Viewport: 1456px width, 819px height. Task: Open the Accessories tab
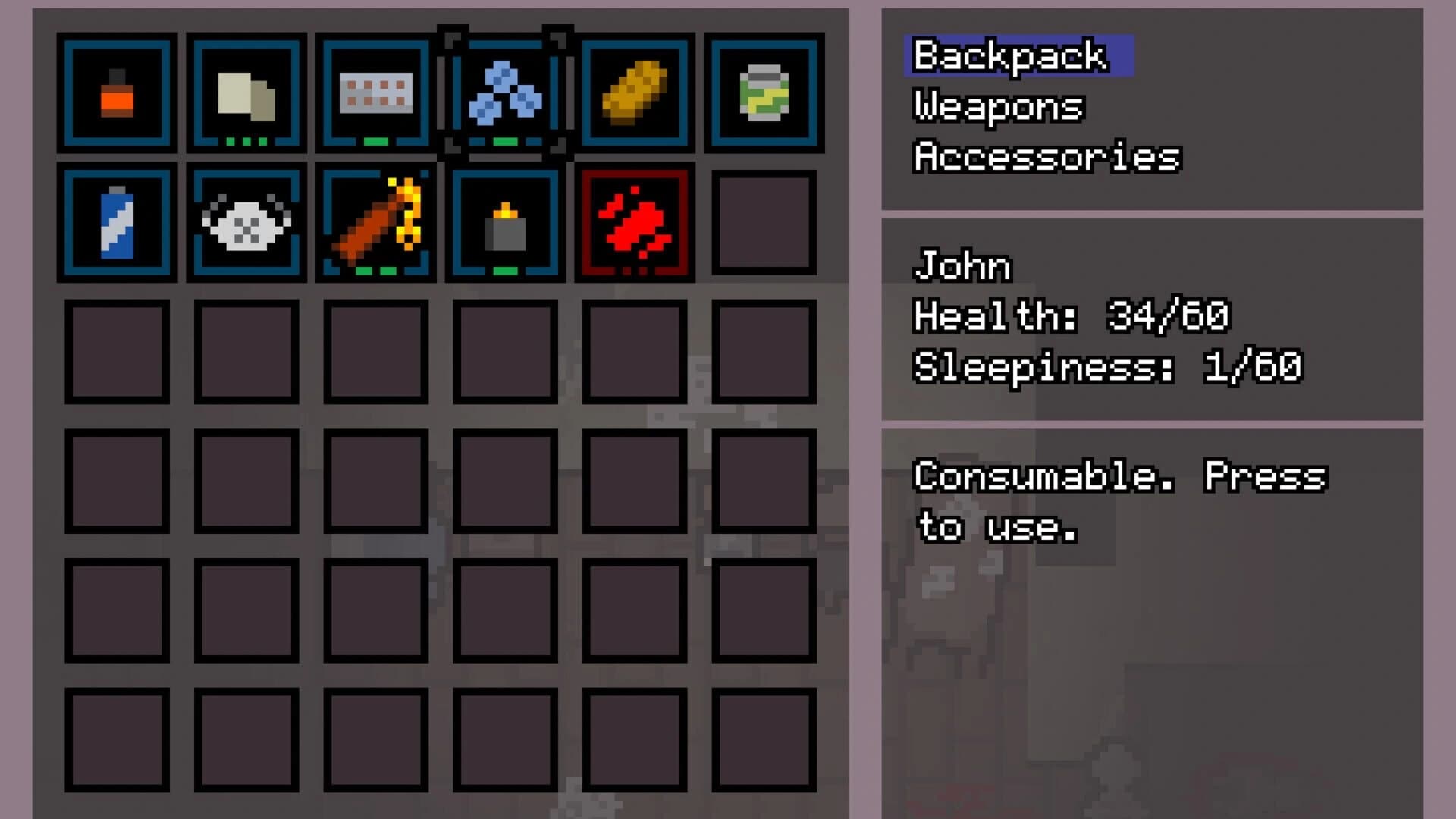1046,157
